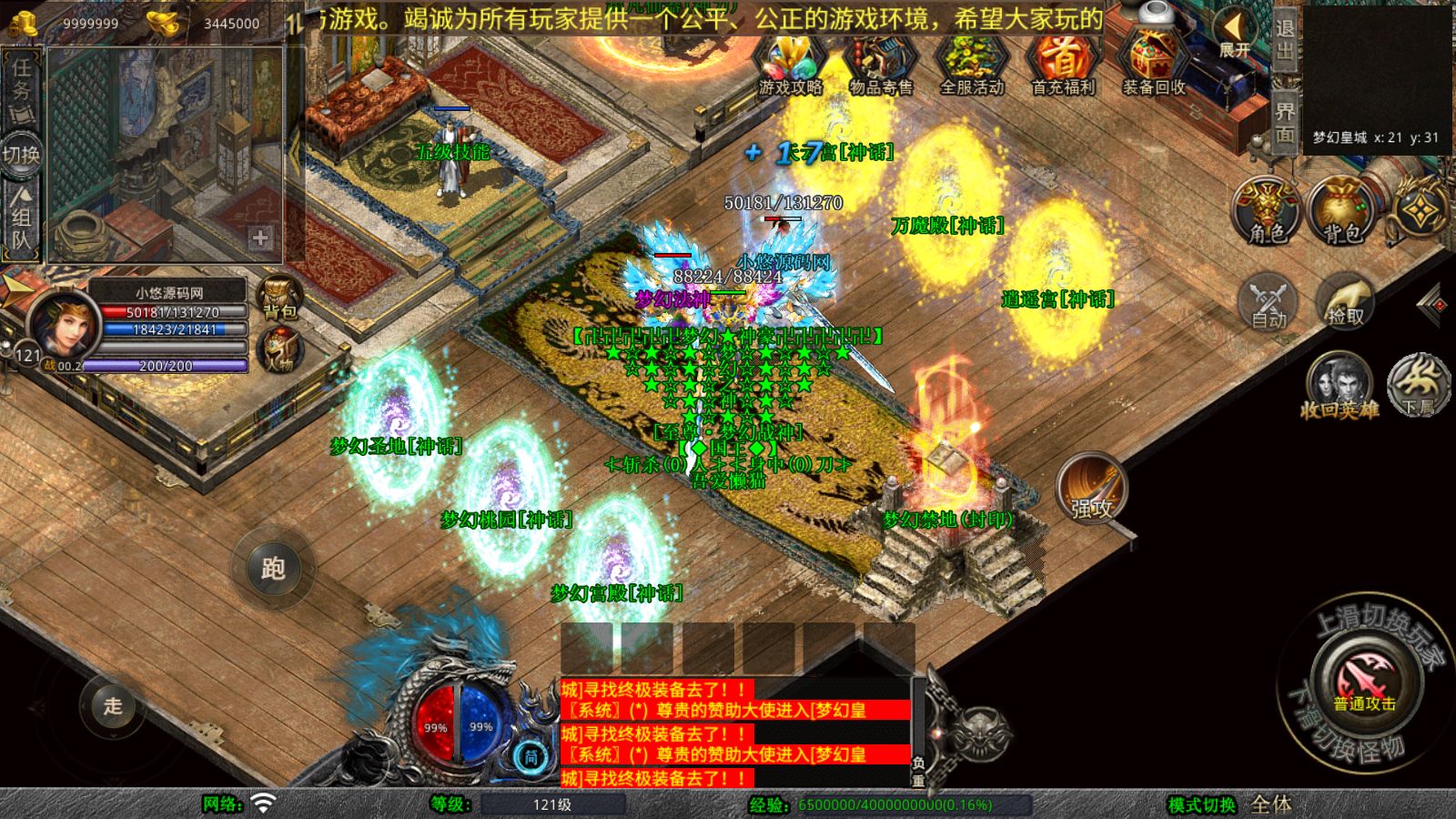Tap the 走 walk button

[113, 705]
